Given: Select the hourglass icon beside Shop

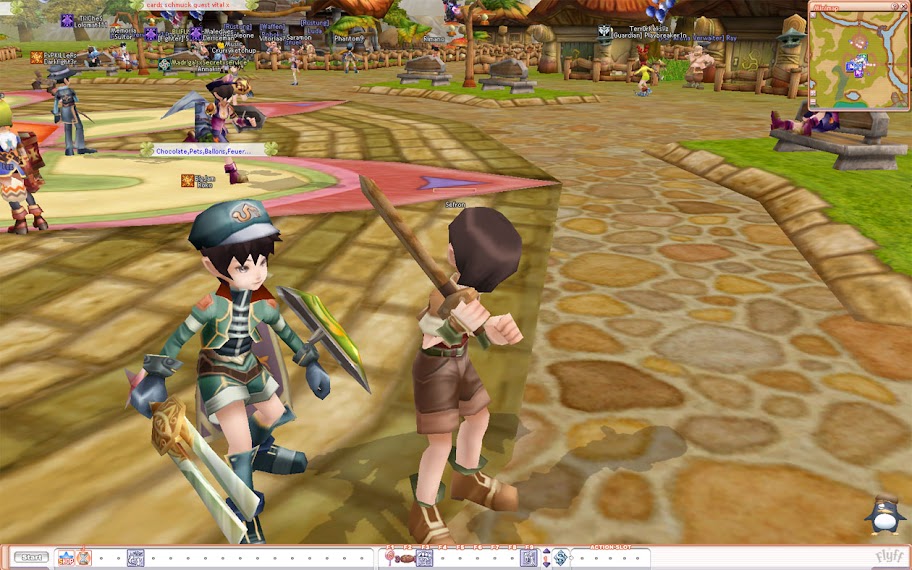Looking at the screenshot, I should coord(84,558).
